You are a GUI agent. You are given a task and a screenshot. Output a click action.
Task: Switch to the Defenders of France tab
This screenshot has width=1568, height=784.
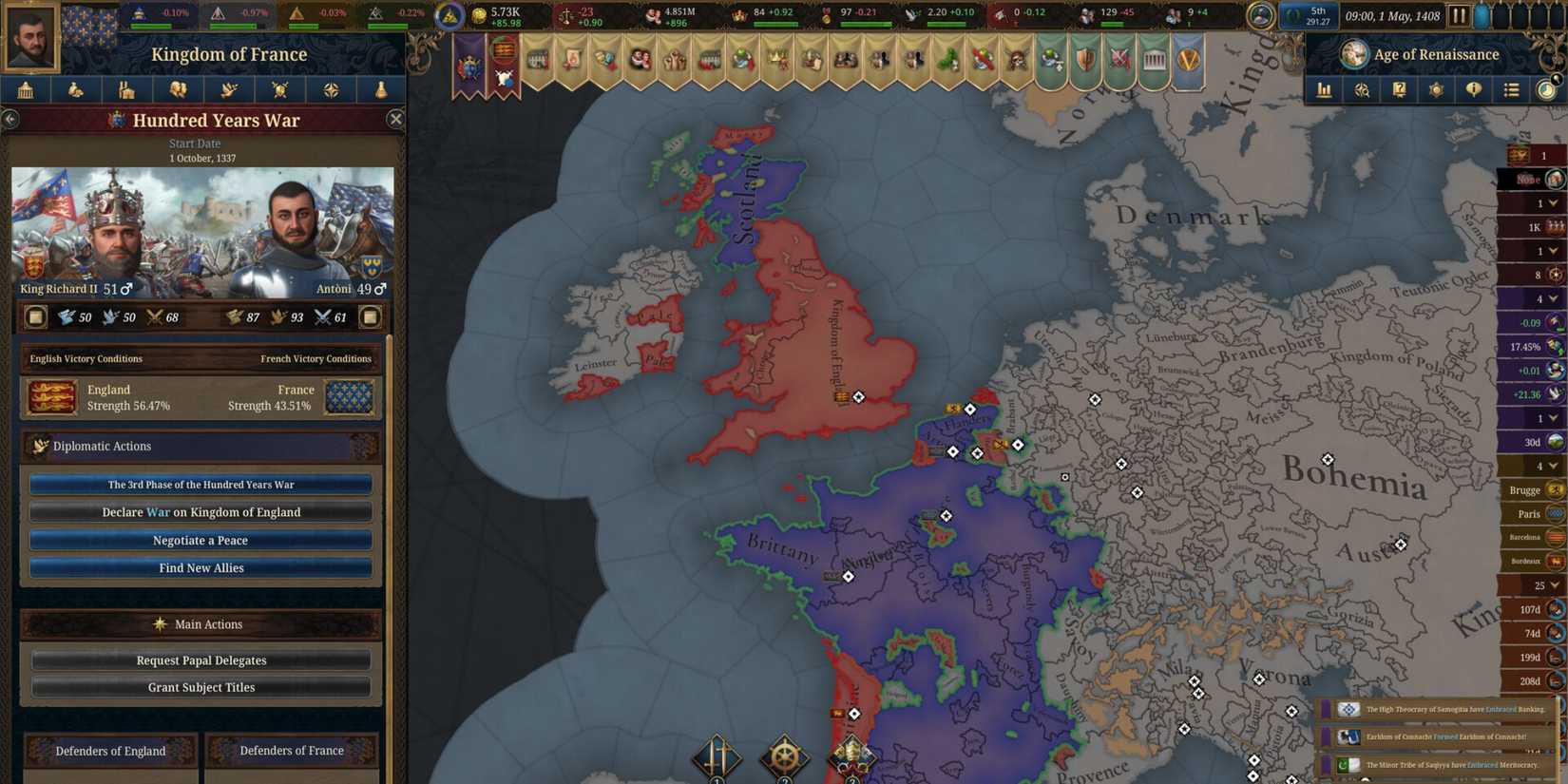[x=291, y=751]
